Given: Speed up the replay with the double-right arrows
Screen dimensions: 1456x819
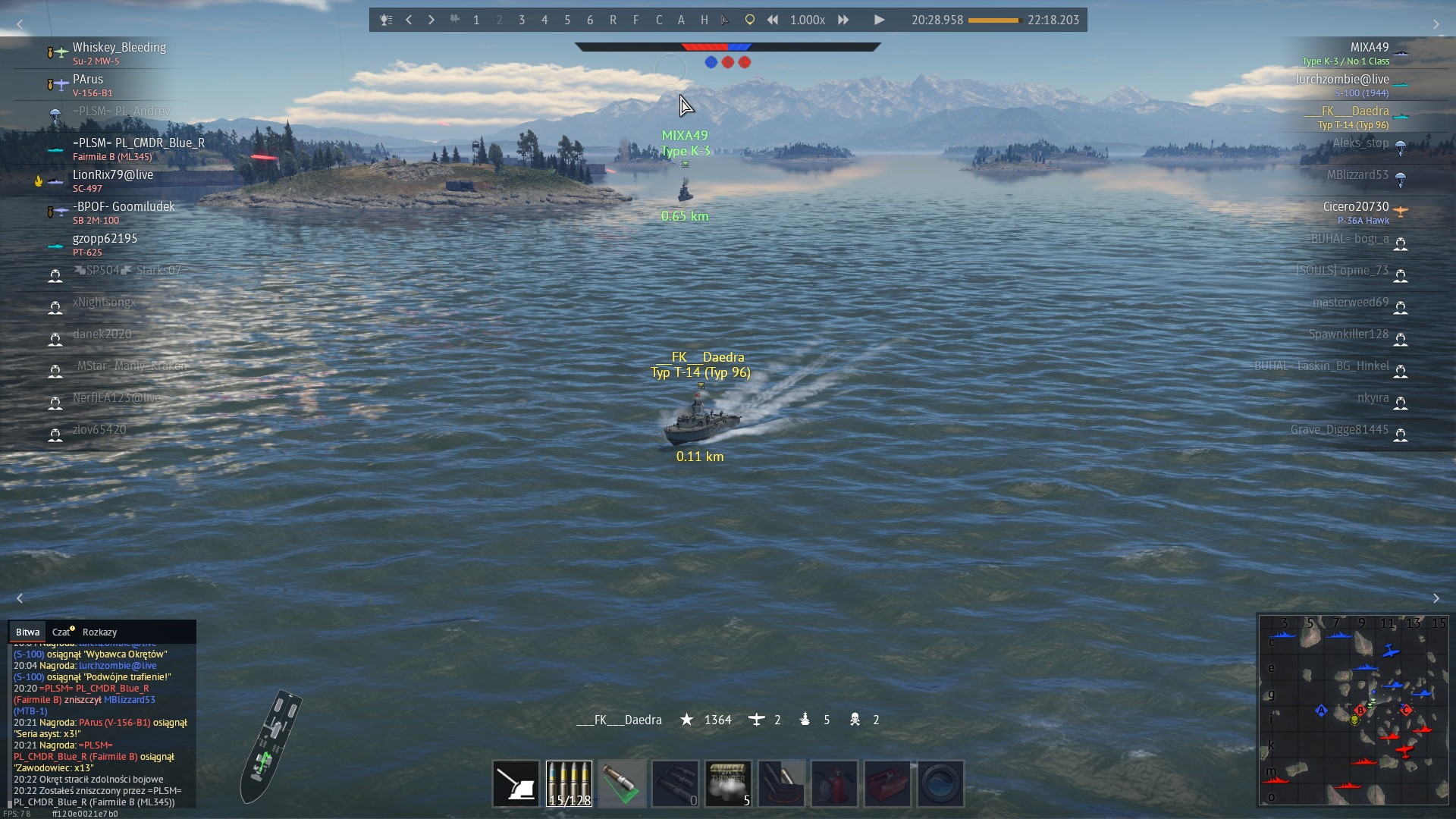Looking at the screenshot, I should coord(843,20).
